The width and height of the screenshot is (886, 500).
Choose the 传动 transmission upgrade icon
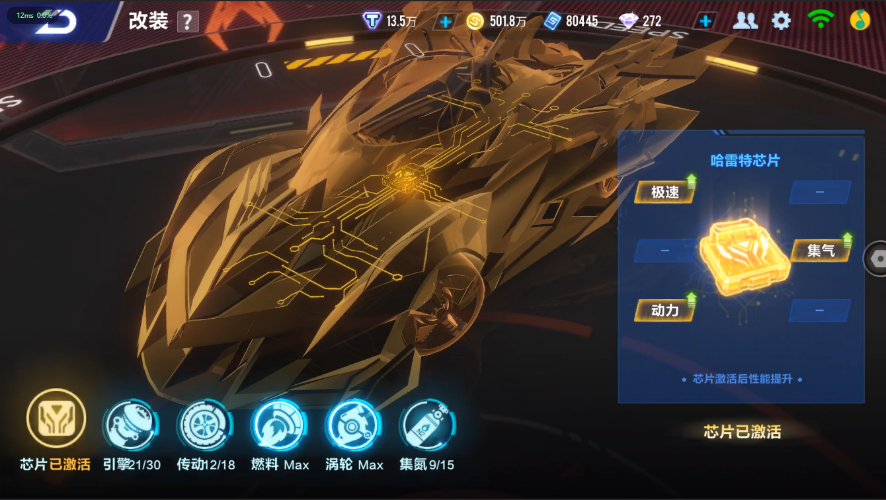click(205, 424)
